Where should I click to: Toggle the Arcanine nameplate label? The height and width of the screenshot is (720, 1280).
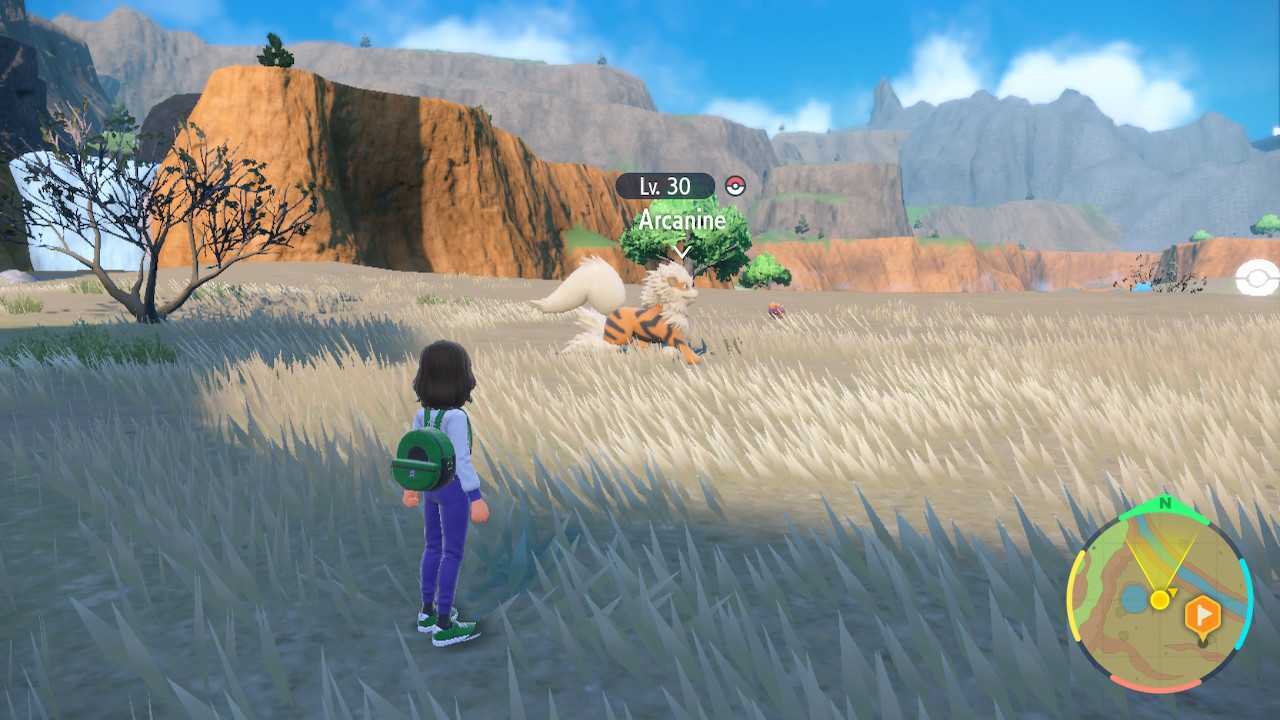click(682, 222)
